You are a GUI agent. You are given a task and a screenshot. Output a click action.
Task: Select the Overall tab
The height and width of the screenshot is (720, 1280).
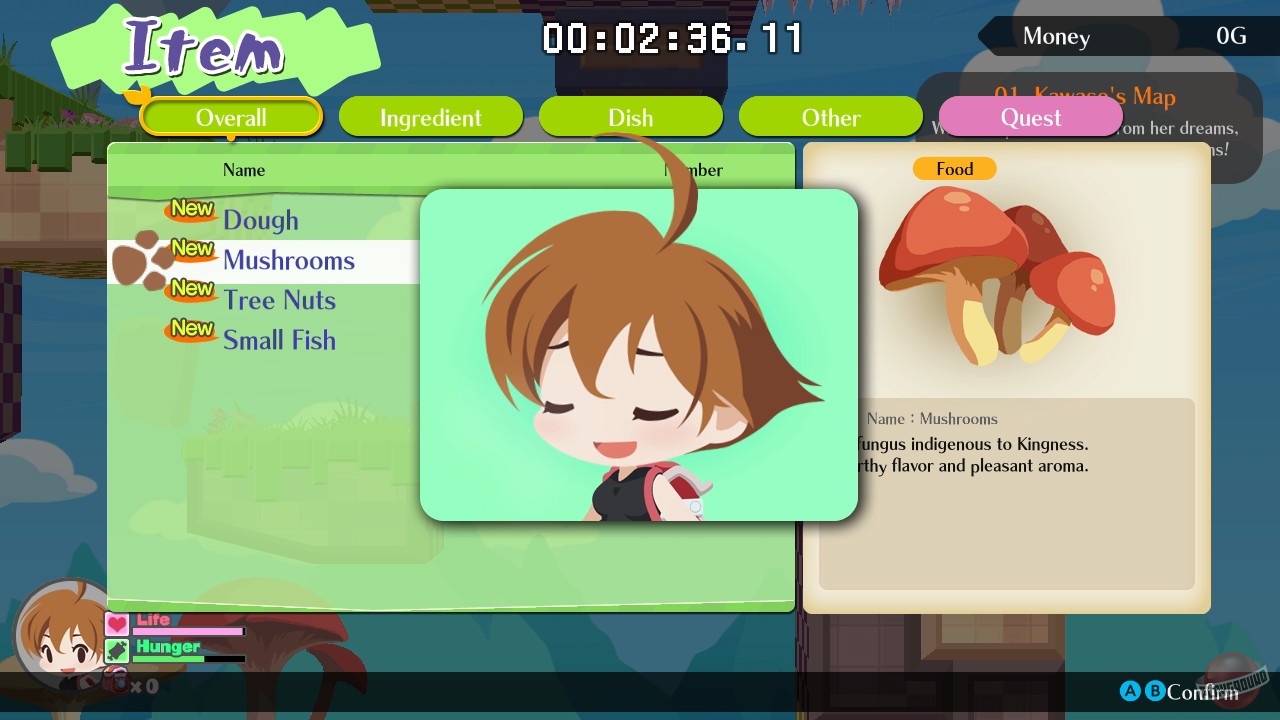click(x=231, y=117)
